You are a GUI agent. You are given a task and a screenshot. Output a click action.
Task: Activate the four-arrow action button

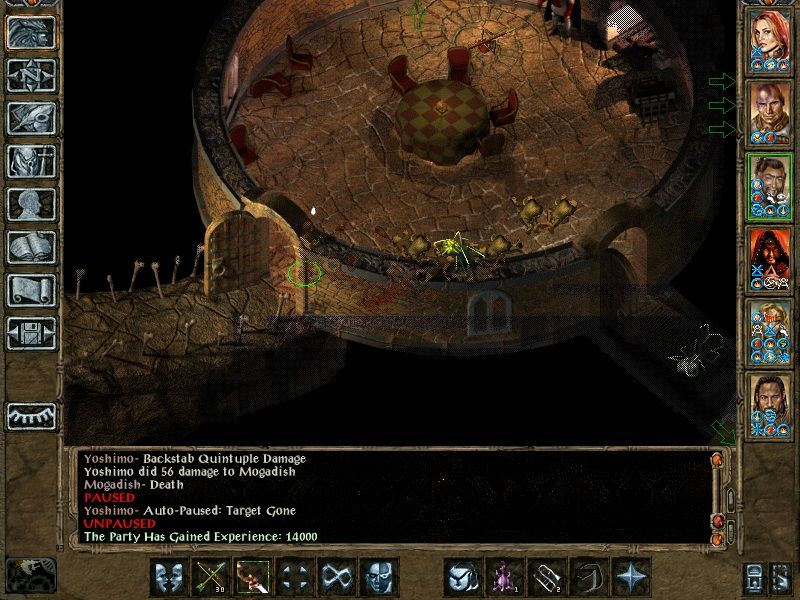click(295, 577)
